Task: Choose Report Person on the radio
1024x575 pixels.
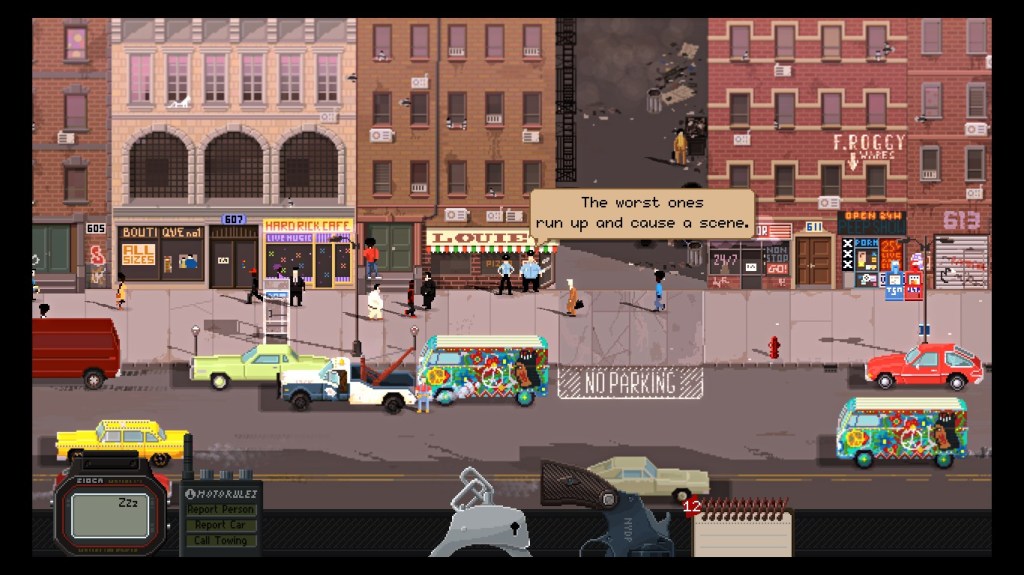Action: [221, 510]
